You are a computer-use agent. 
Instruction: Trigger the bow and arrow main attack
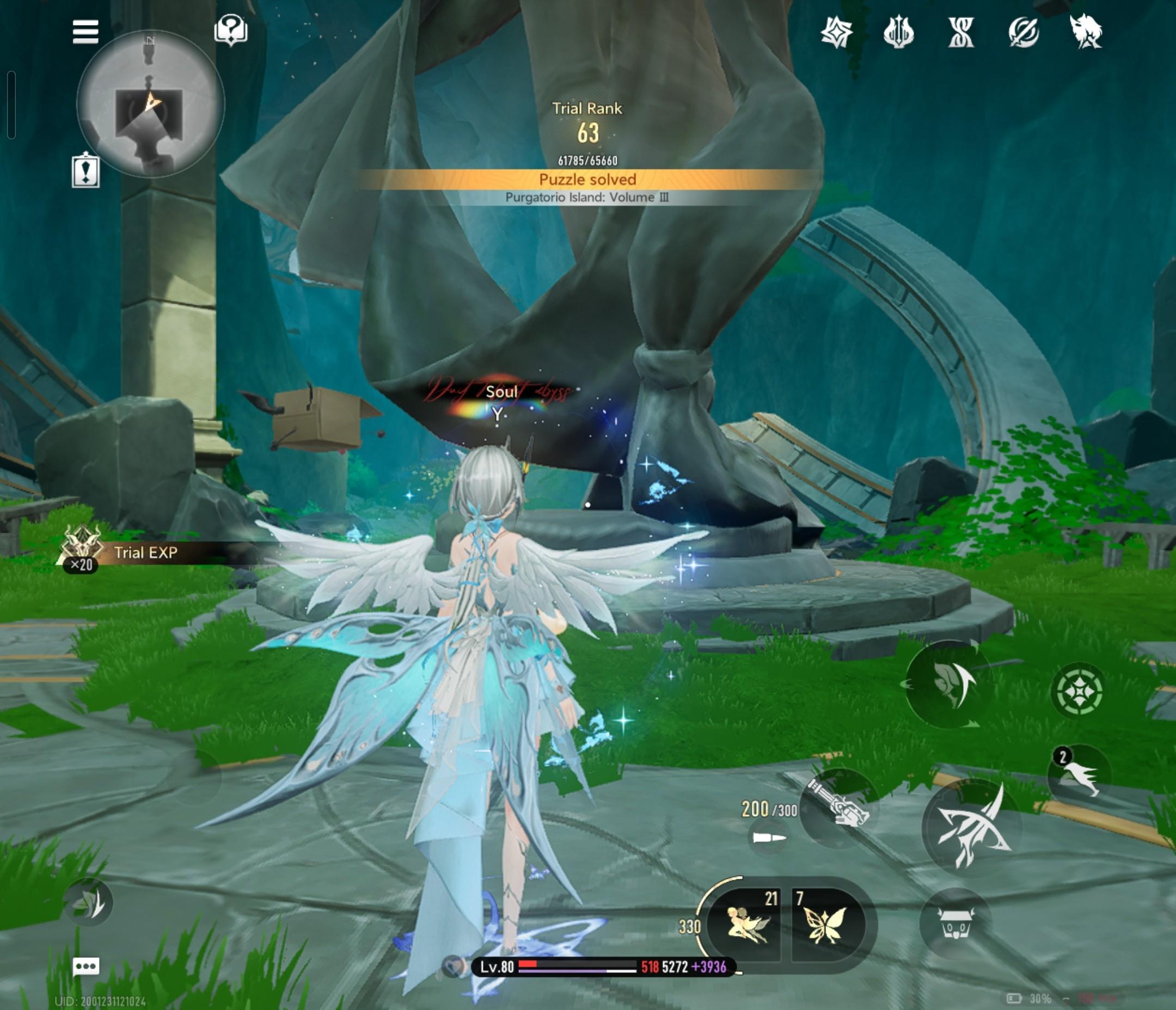point(971,828)
